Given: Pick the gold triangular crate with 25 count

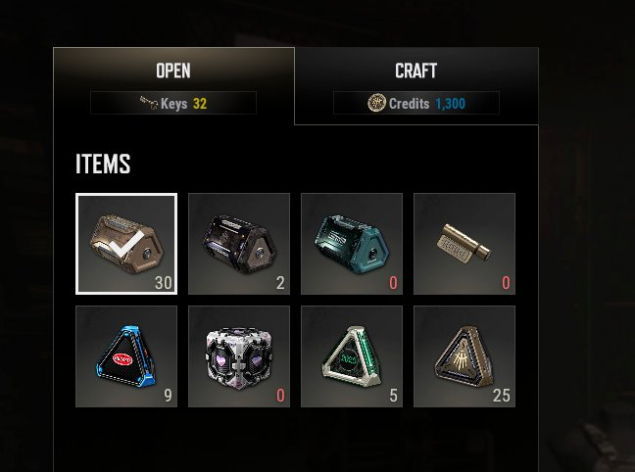Looking at the screenshot, I should (x=464, y=356).
